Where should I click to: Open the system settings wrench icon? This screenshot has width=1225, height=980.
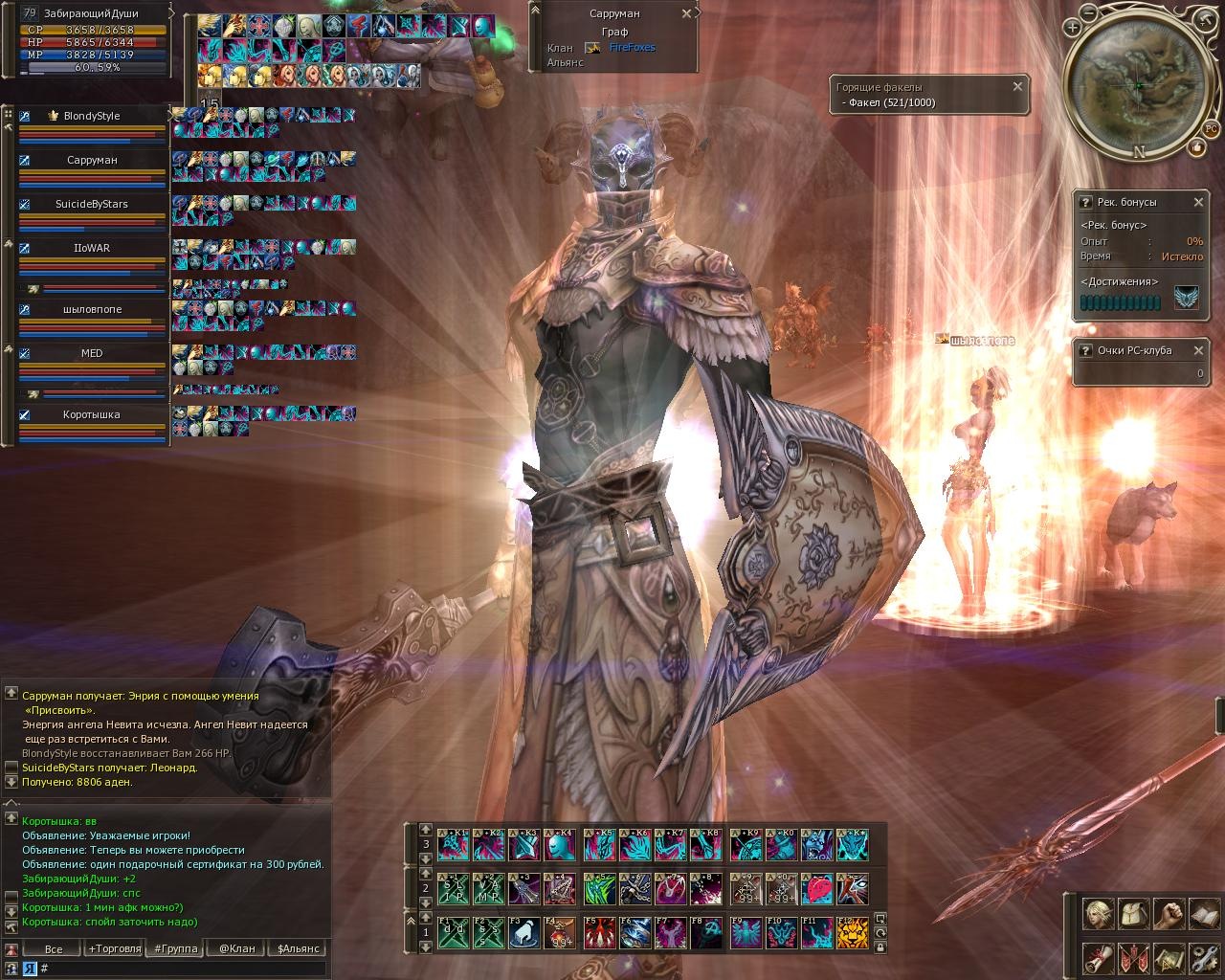(1204, 958)
